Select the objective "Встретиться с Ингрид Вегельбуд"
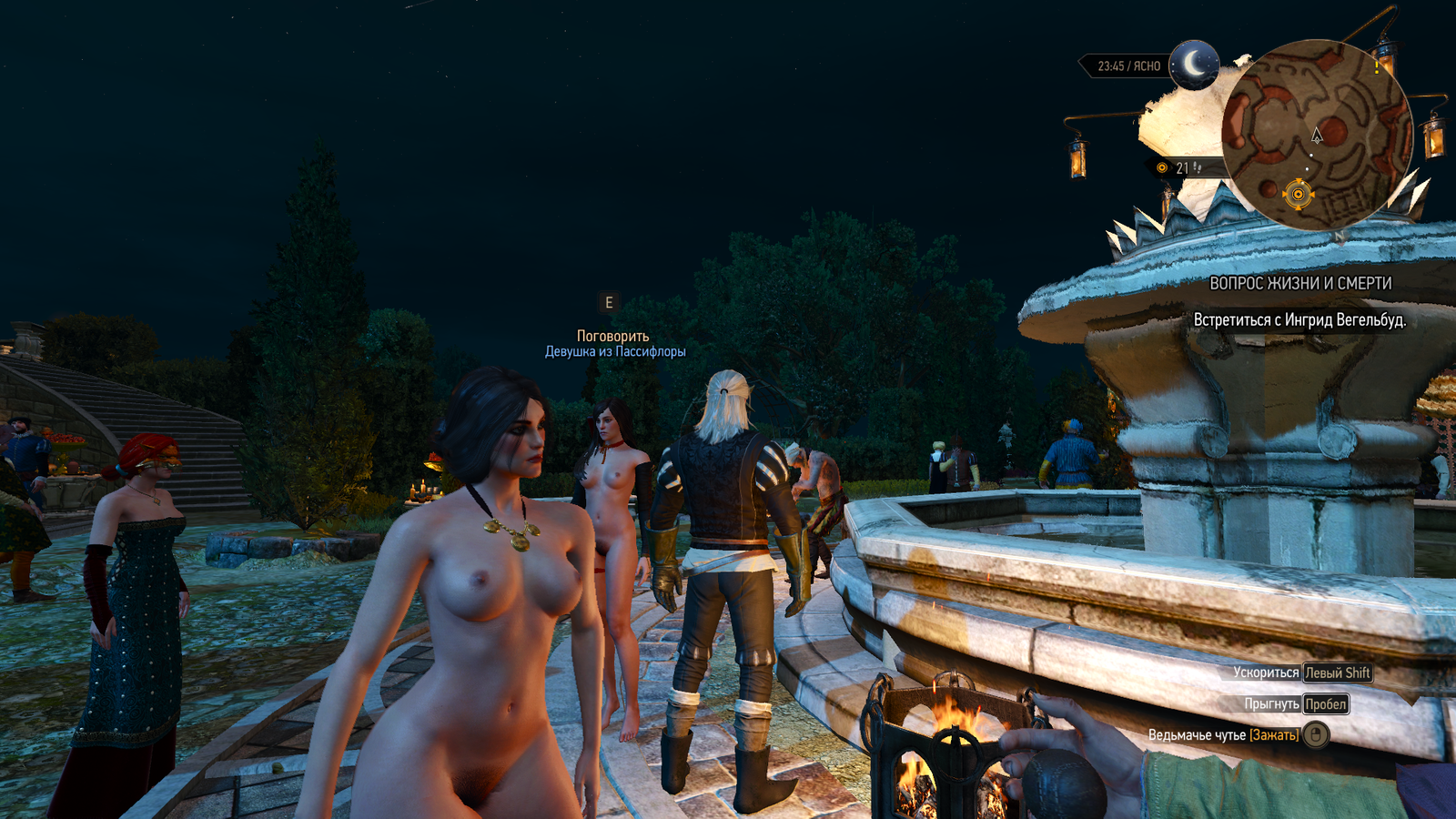Viewport: 1456px width, 819px height. coord(1299,320)
